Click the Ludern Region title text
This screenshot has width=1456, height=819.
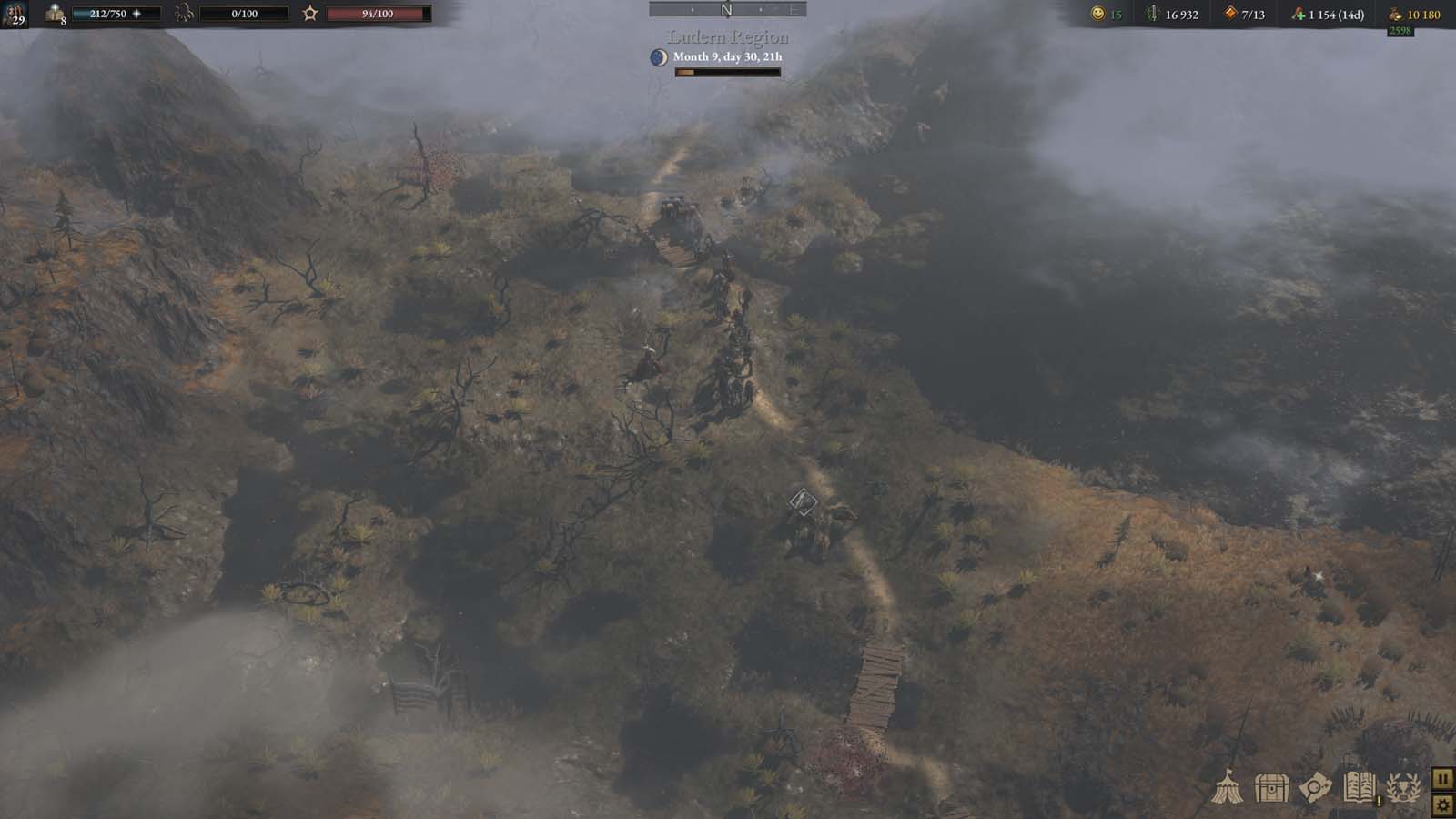(x=726, y=38)
